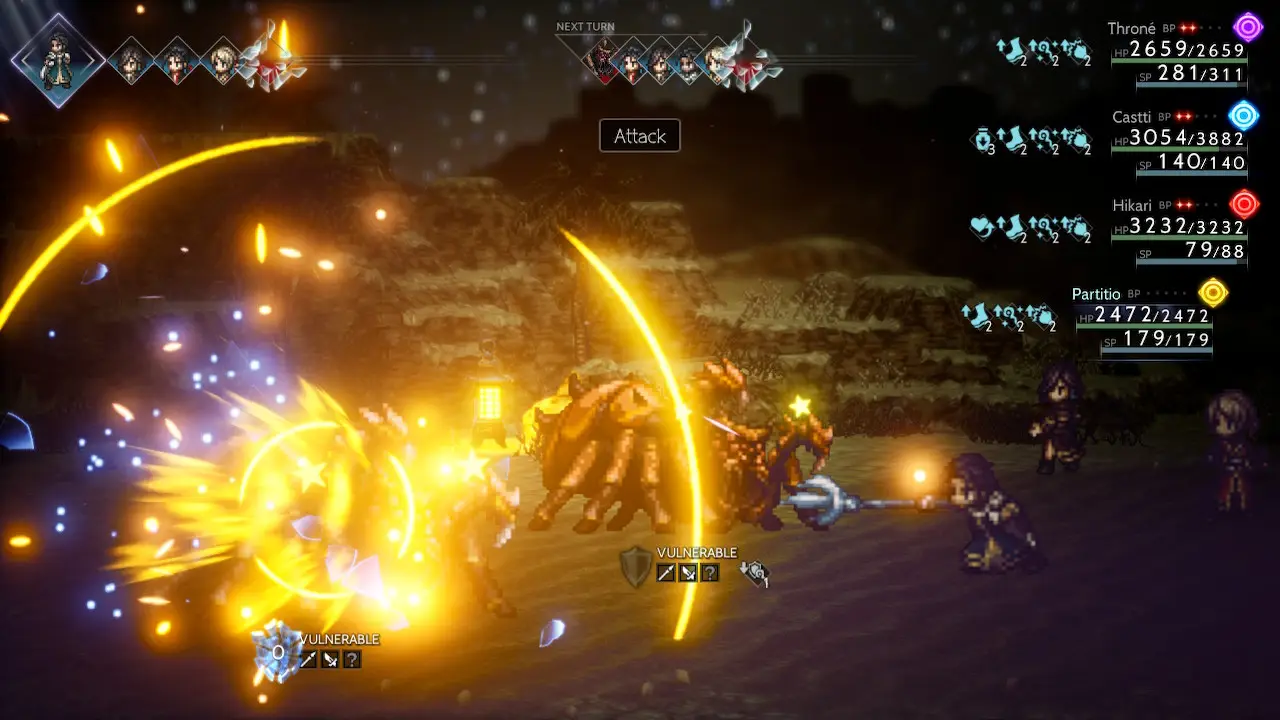Select Castti's party status panel
Image resolution: width=1280 pixels, height=720 pixels.
click(1177, 140)
